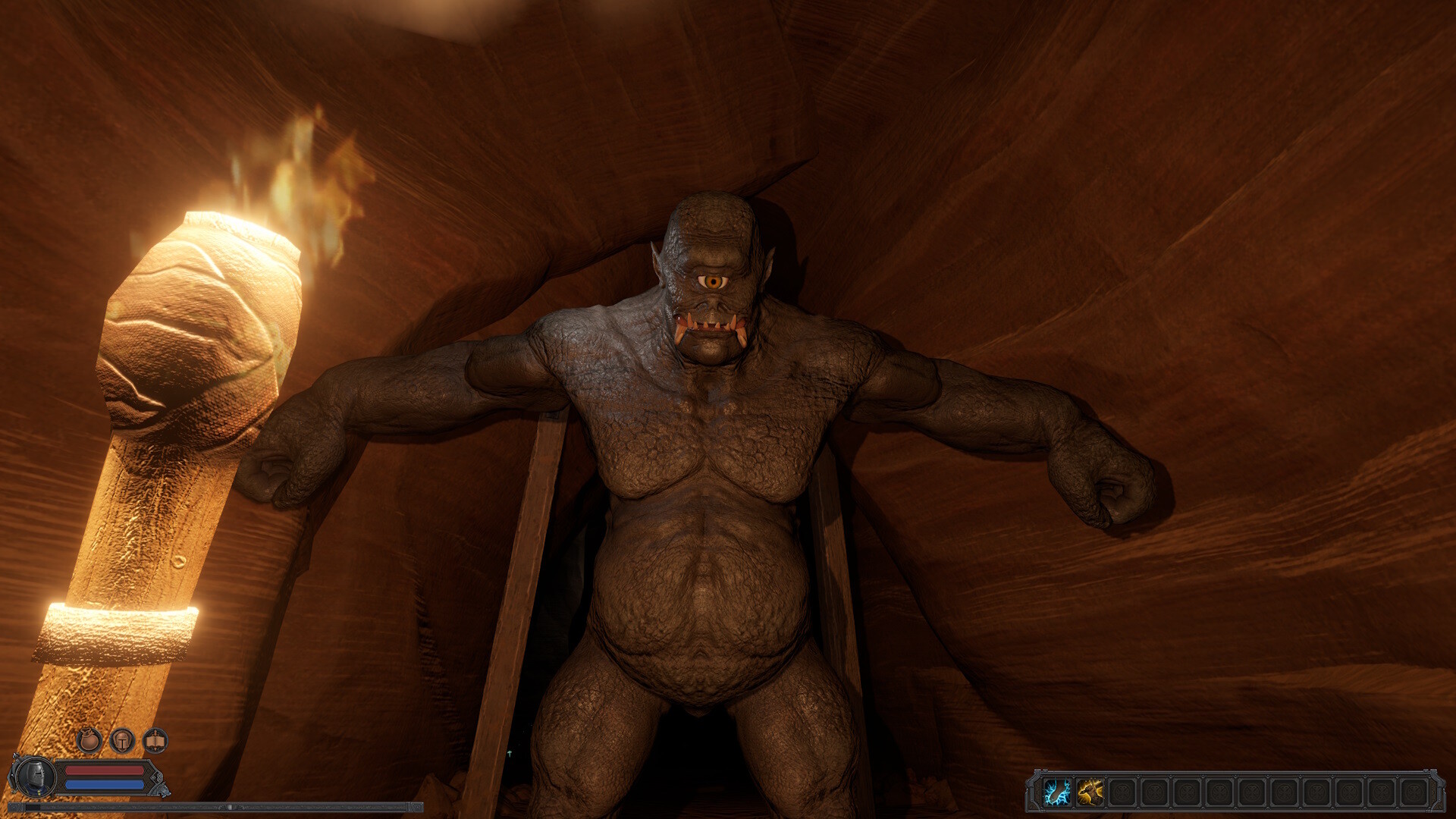Click the third hotbar slot with the cross emblem
This screenshot has width=1456, height=819.
[x=1122, y=793]
